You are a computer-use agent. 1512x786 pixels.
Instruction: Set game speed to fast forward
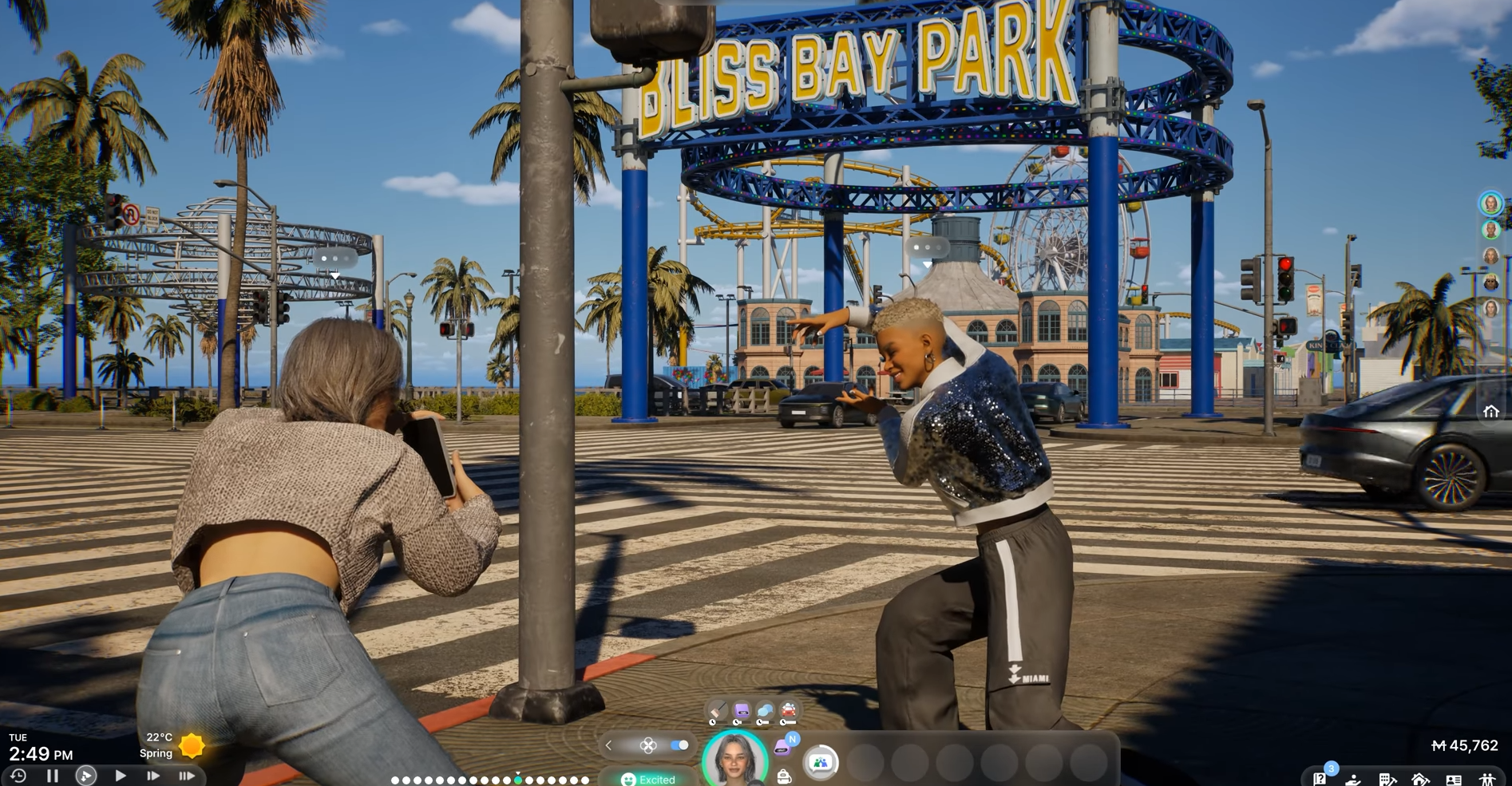153,776
